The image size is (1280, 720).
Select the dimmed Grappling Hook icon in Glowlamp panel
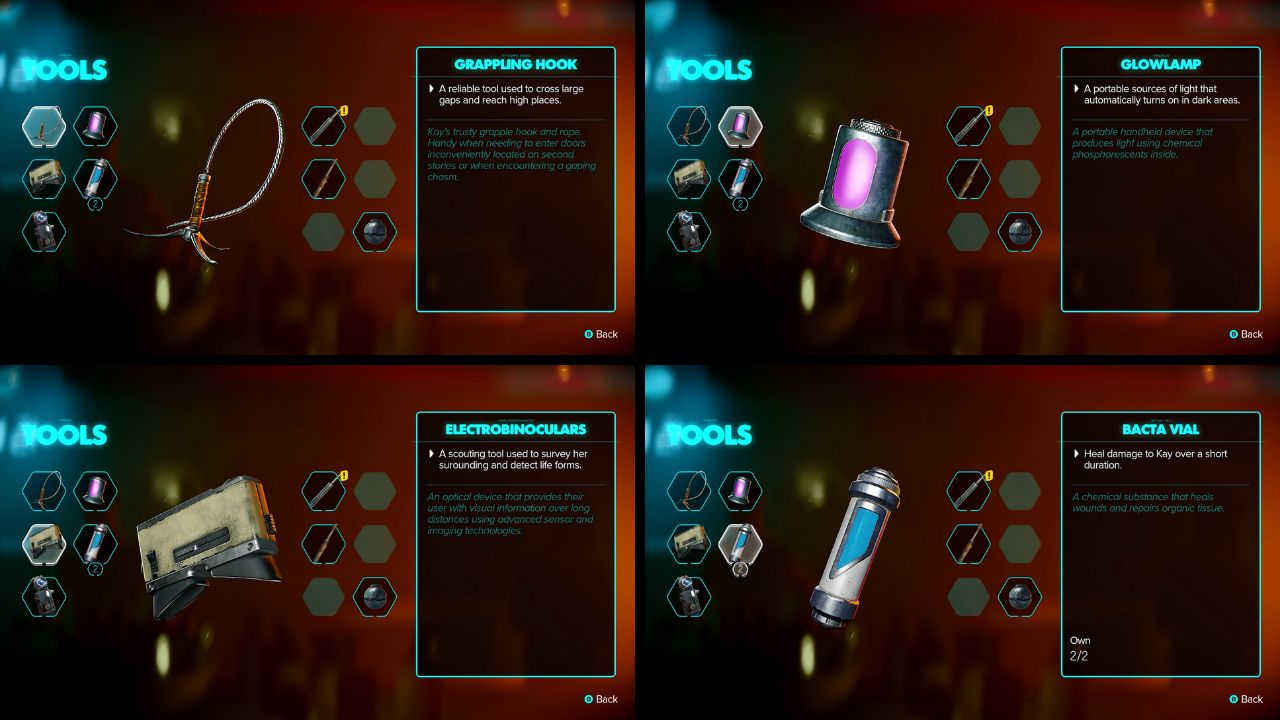coord(689,126)
